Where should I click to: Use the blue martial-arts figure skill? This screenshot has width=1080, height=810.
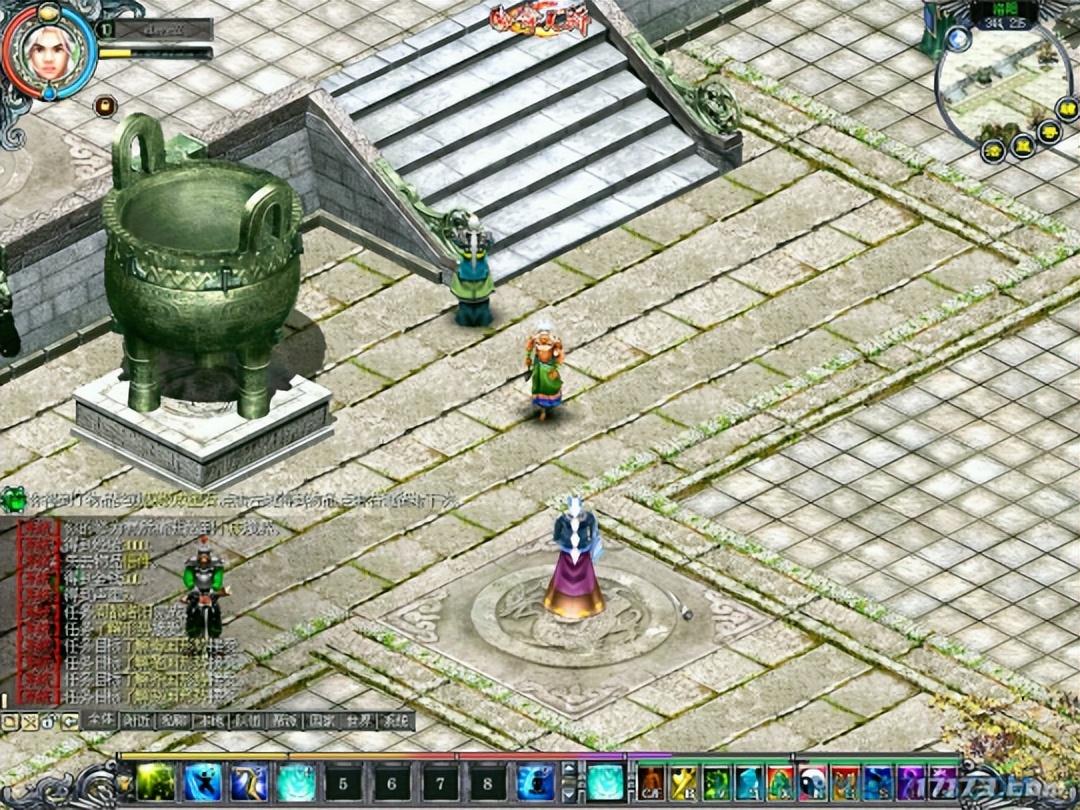pyautogui.click(x=203, y=781)
